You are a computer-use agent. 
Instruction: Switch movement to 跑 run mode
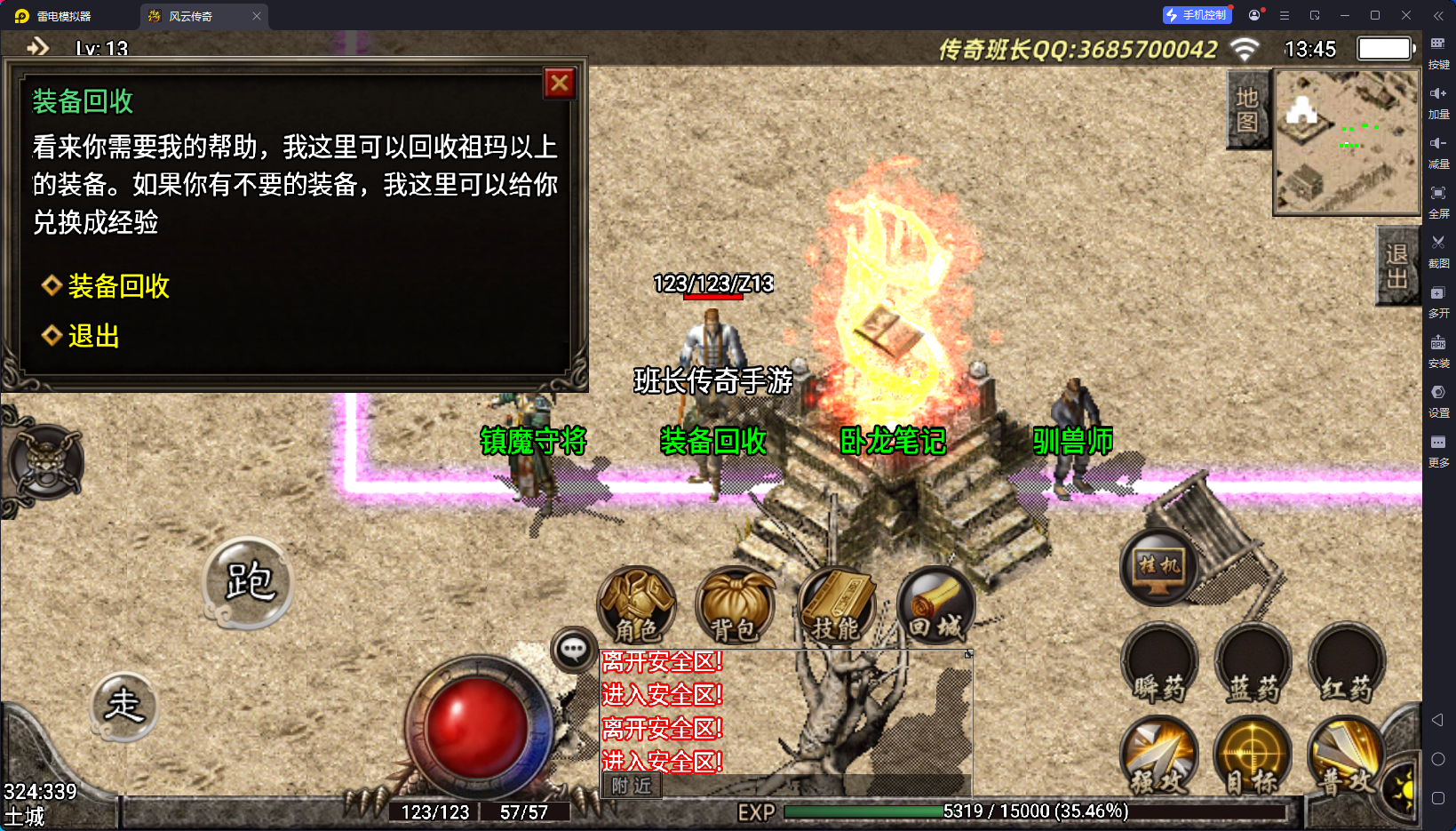tap(249, 582)
